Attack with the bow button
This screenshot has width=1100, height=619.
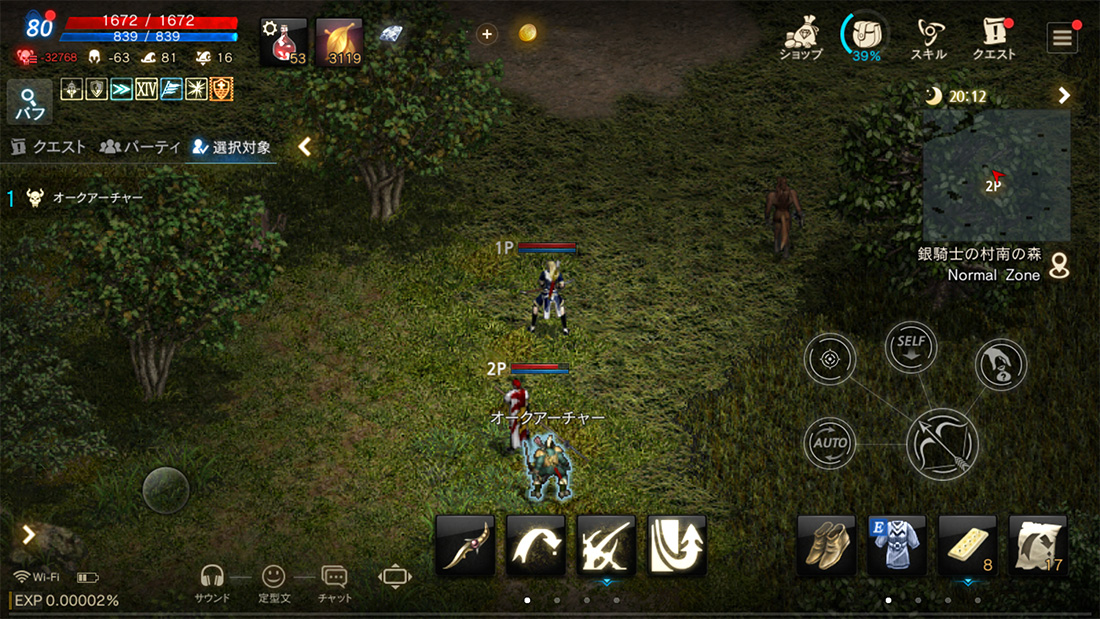click(942, 444)
